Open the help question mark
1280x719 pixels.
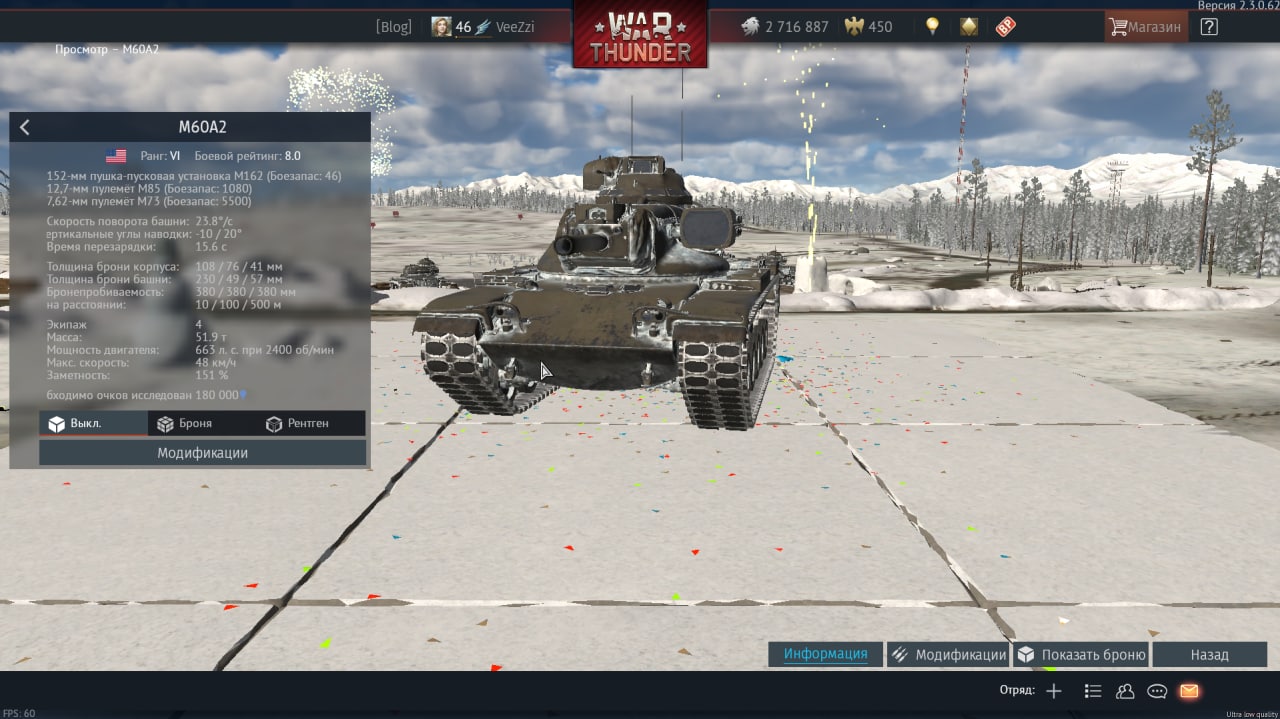[1209, 27]
